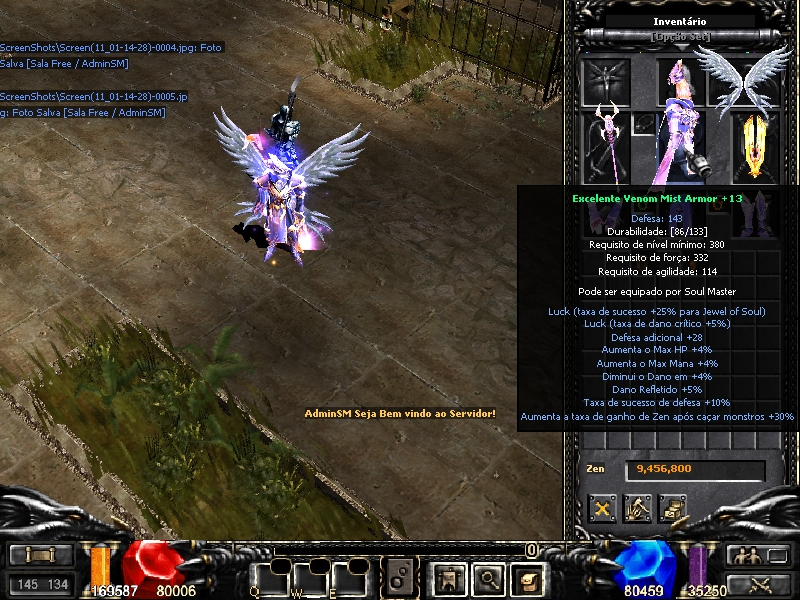Close the inventory with the X button
800x600 pixels.
602,508
